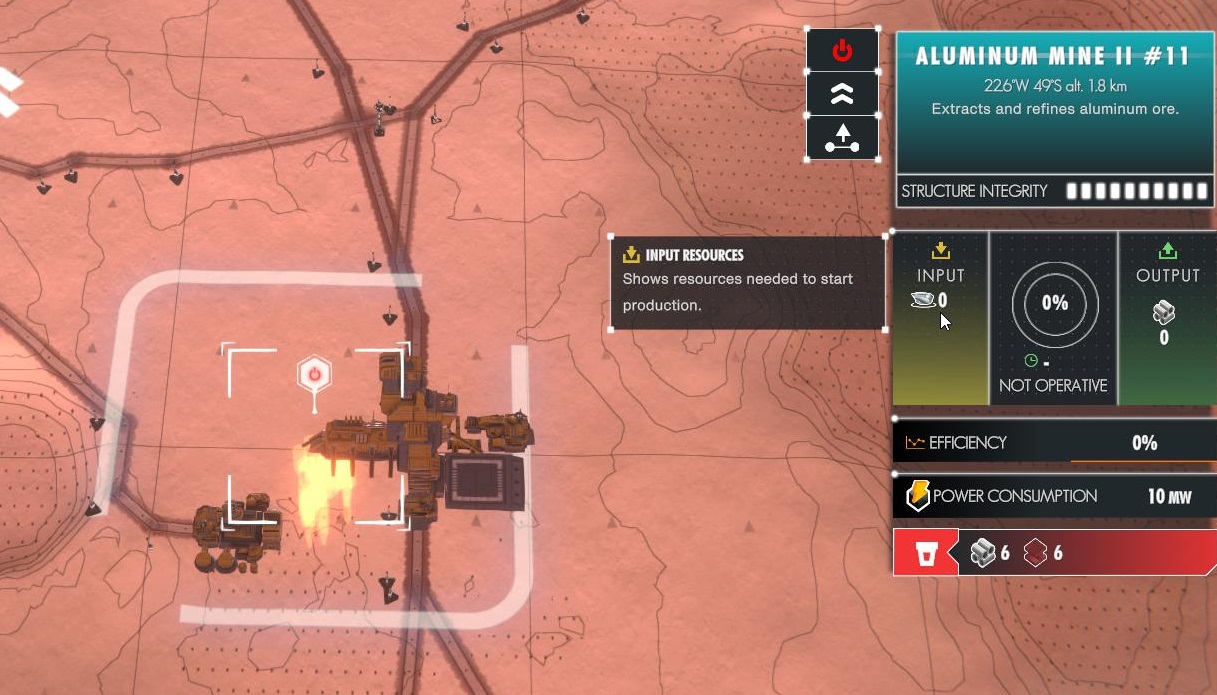Select the Output resources panel

(x=1167, y=318)
